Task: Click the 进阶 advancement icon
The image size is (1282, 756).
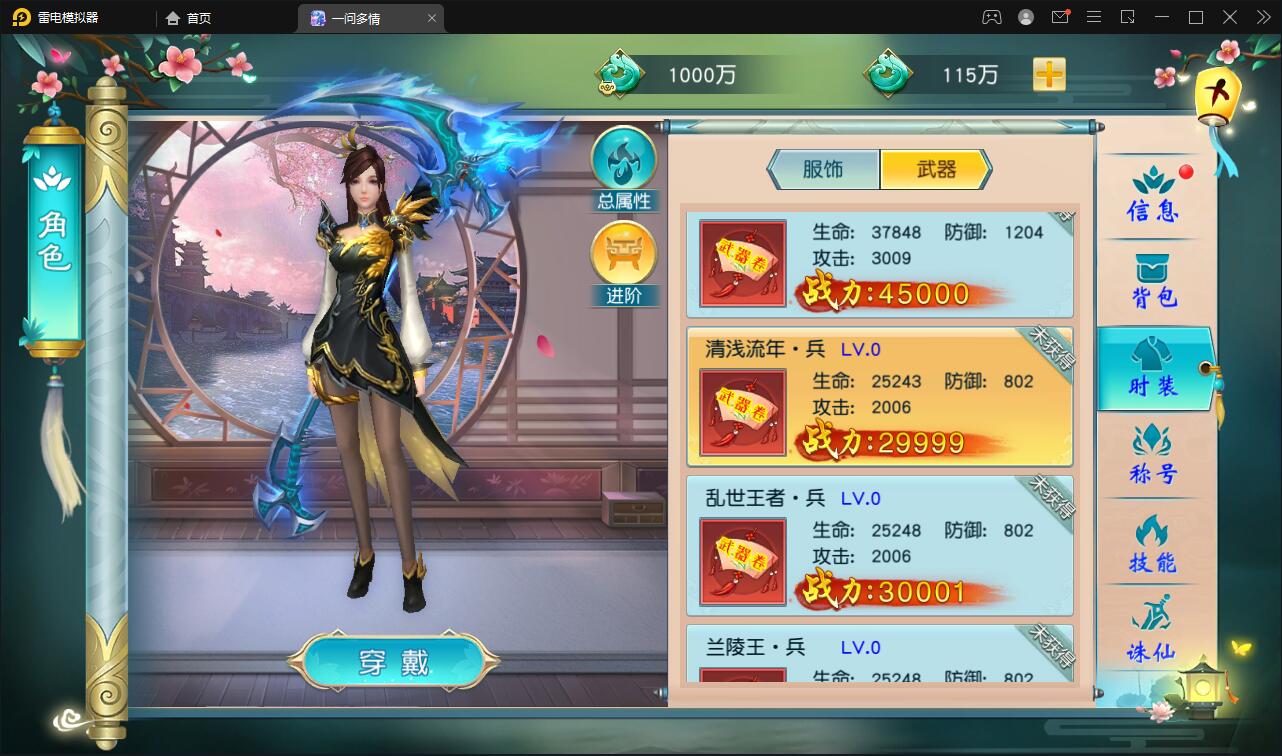Action: [624, 258]
